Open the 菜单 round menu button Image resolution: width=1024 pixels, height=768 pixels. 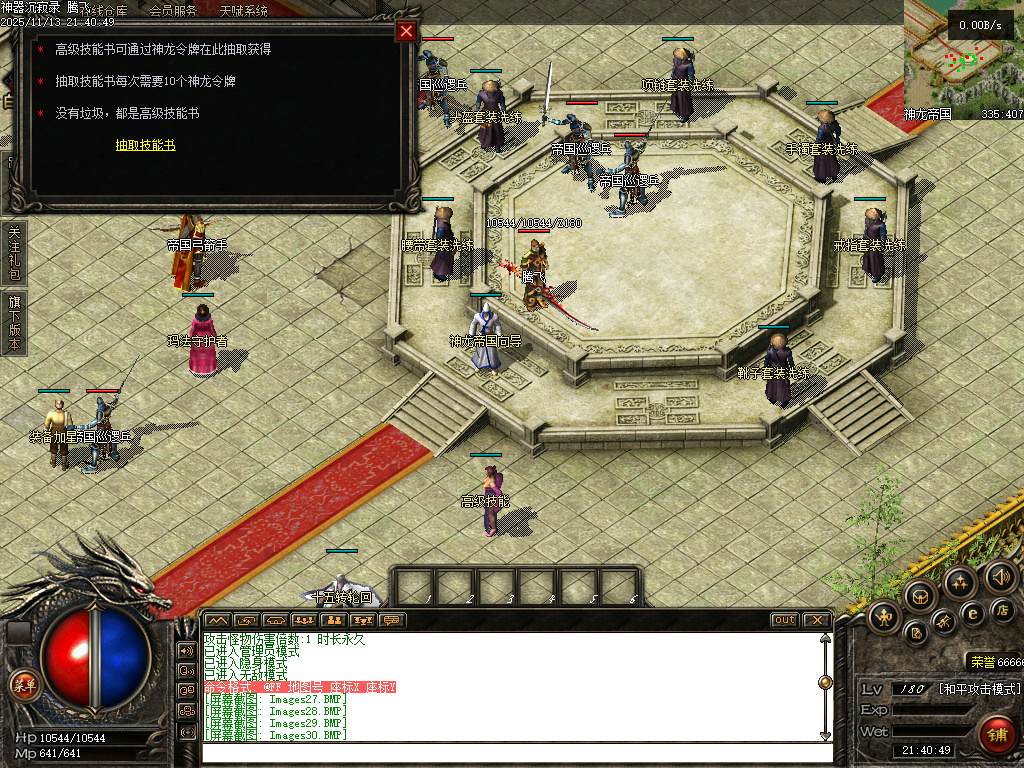(22, 685)
